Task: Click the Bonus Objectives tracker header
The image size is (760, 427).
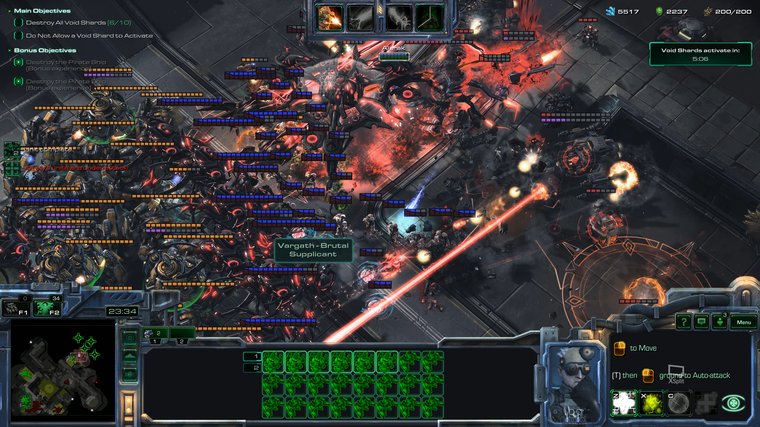Action: [x=44, y=50]
